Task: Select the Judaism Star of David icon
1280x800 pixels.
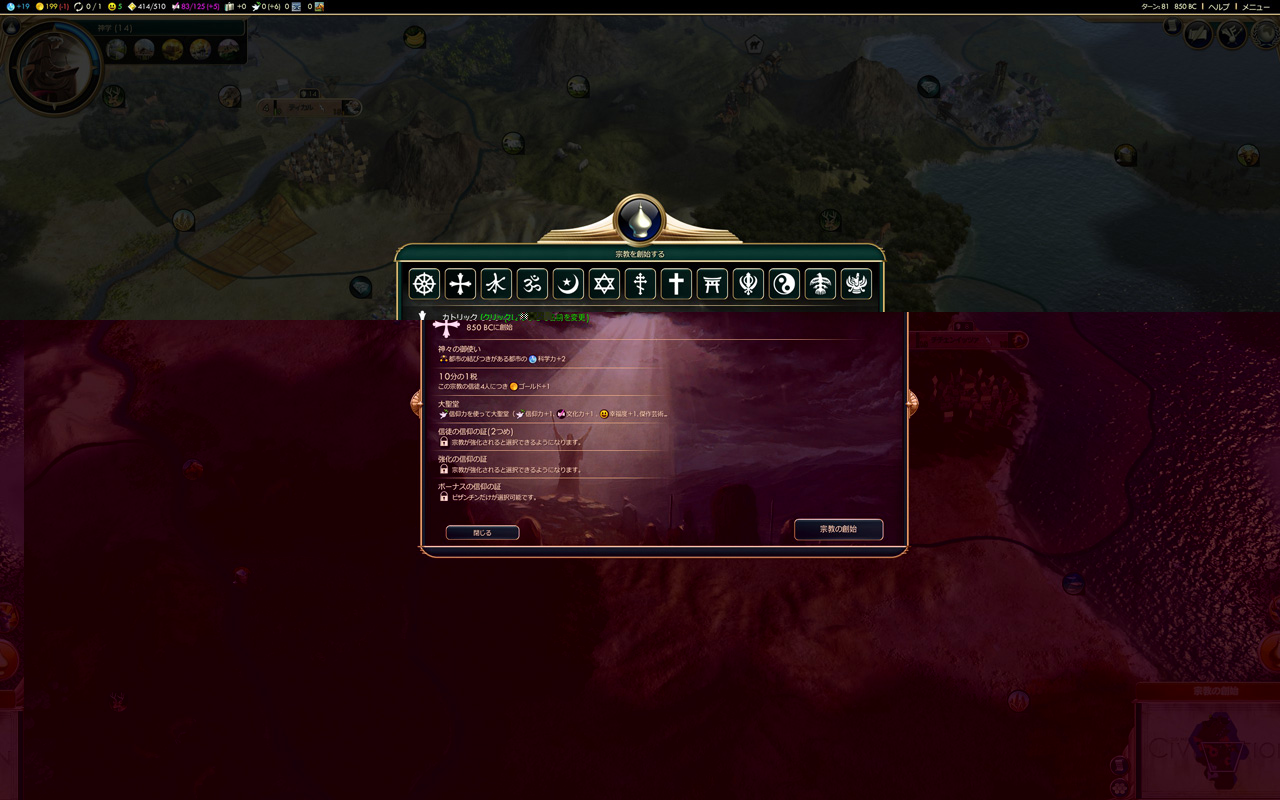Action: click(604, 284)
